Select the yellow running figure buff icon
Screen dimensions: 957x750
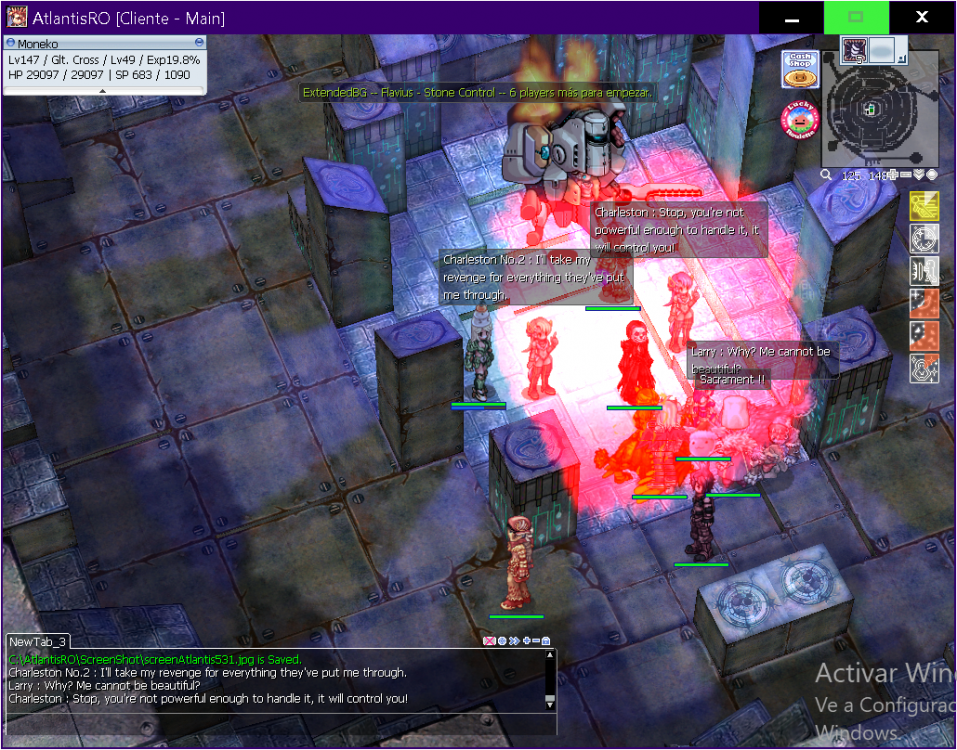925,207
